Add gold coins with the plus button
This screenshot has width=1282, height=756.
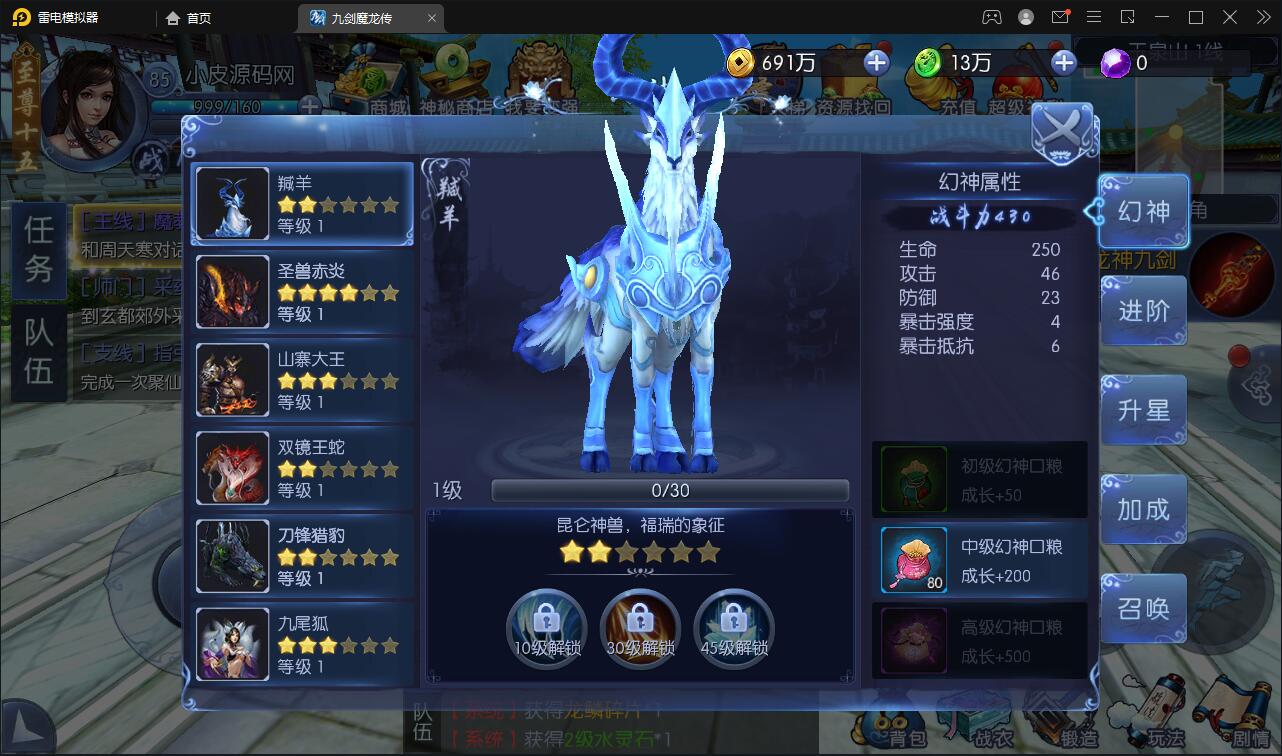[x=876, y=63]
